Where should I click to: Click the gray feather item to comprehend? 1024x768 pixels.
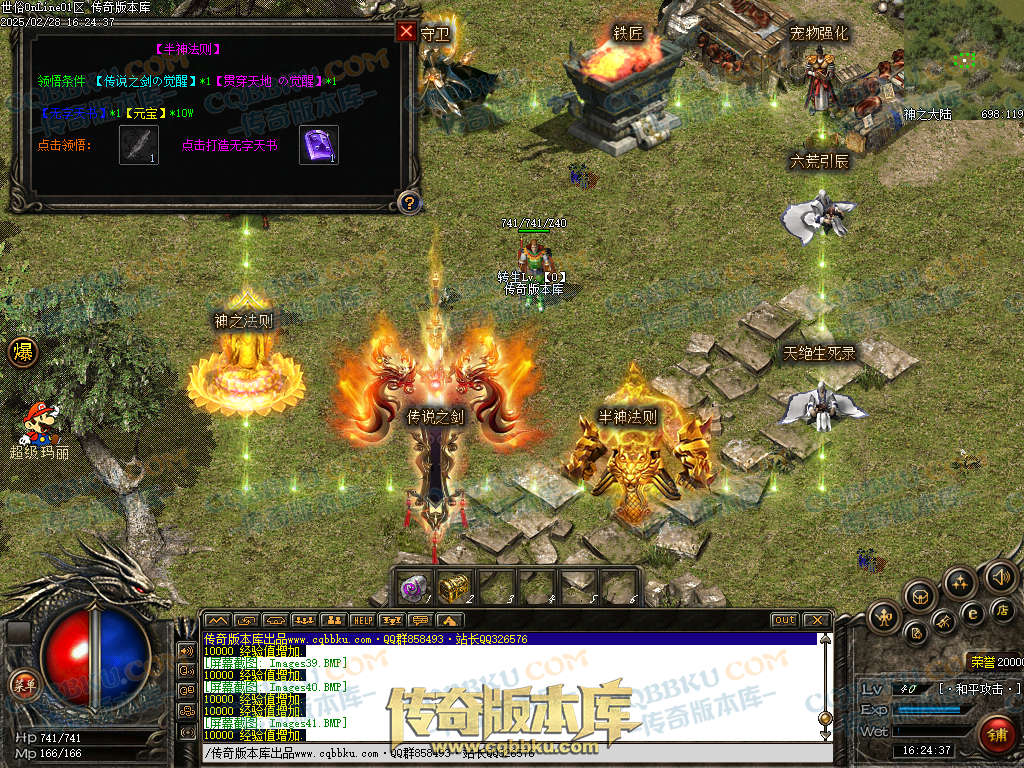point(138,145)
